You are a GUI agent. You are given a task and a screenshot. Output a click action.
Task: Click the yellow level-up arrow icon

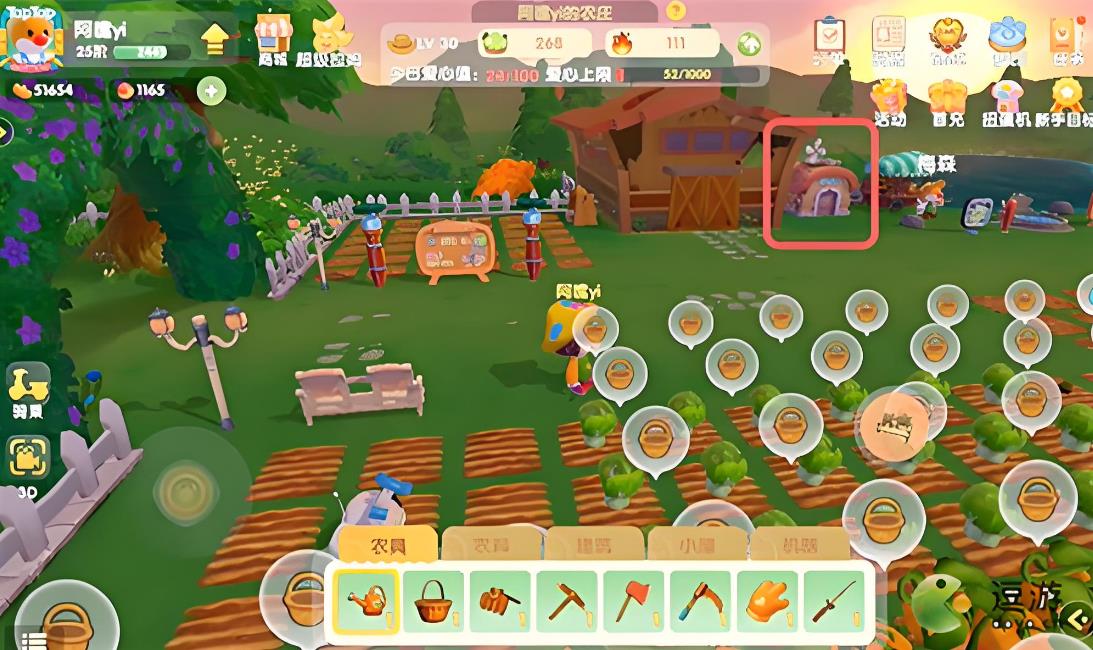215,39
